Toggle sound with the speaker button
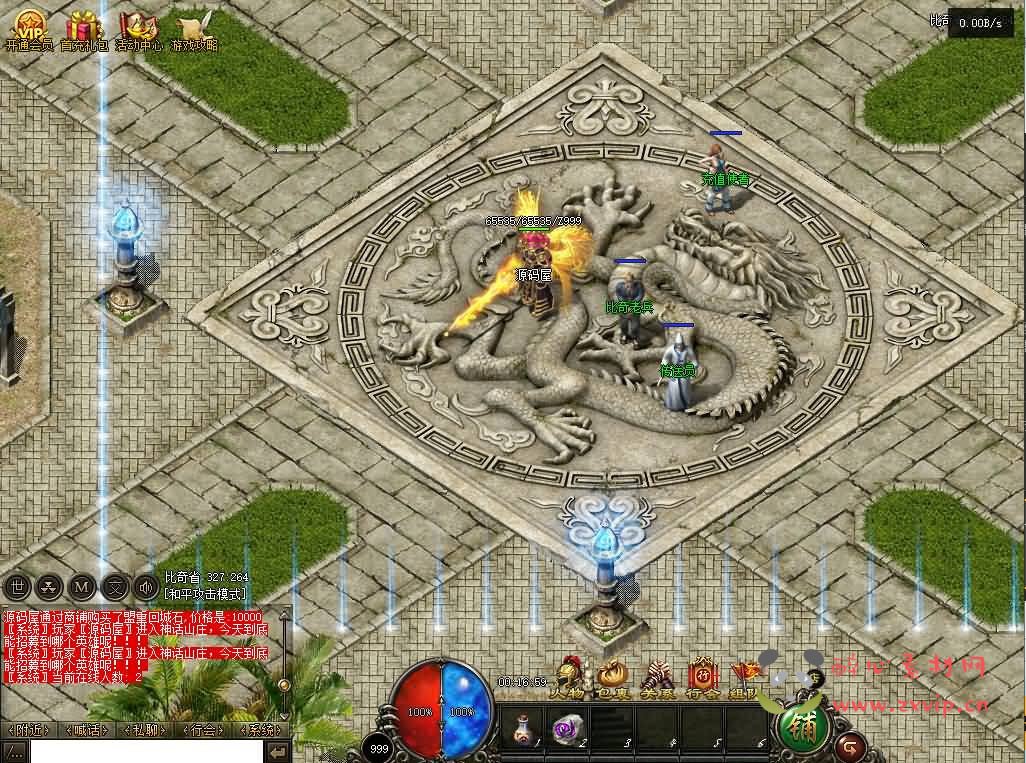Screen dimensions: 1026x763 [x=146, y=586]
